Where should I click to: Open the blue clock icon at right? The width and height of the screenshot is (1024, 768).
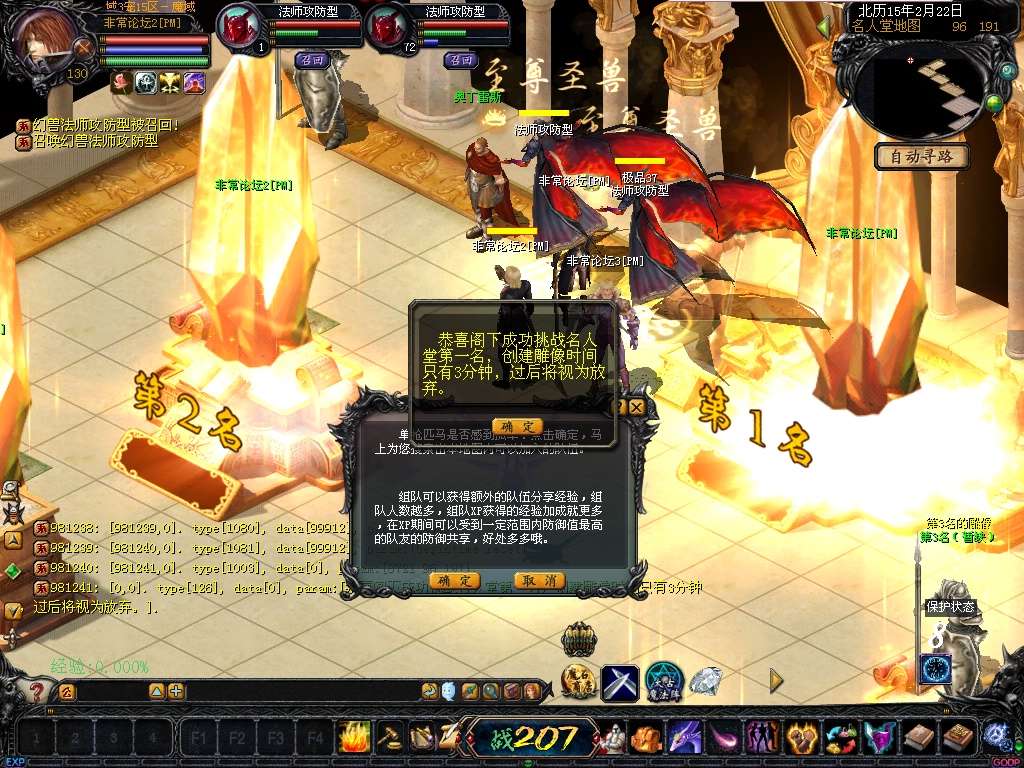pos(935,669)
